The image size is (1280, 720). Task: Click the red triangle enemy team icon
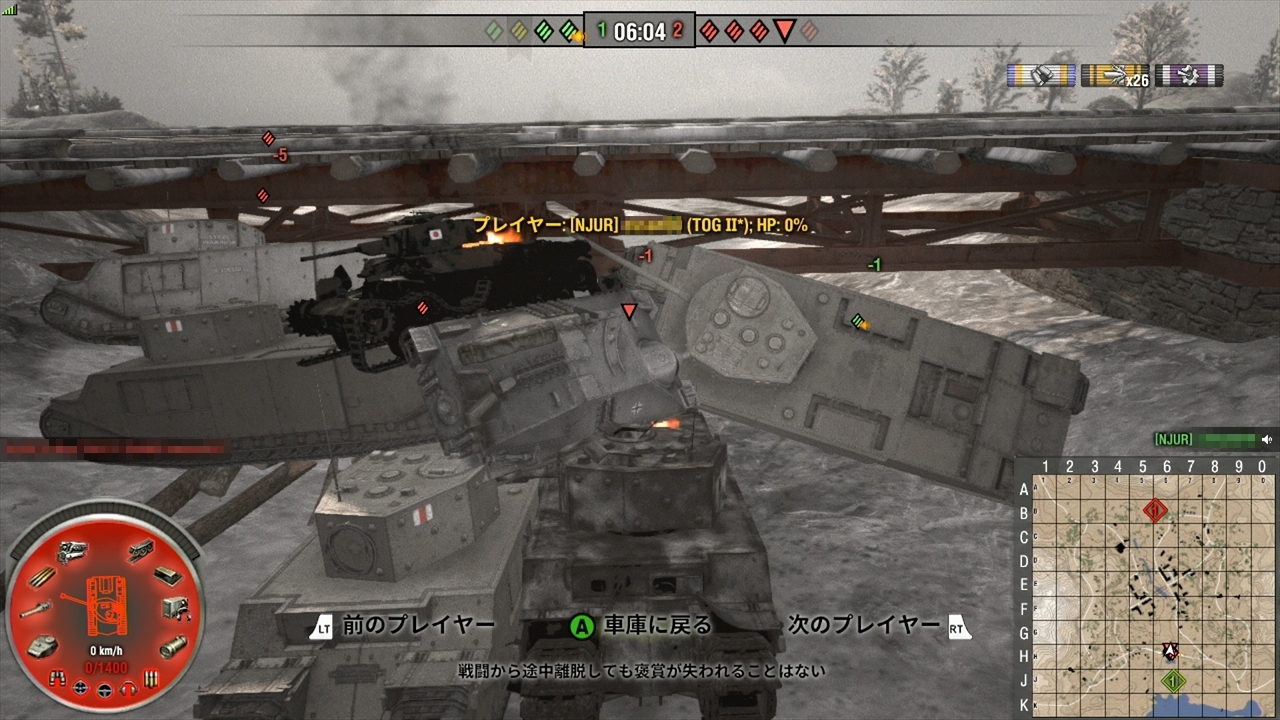(785, 31)
